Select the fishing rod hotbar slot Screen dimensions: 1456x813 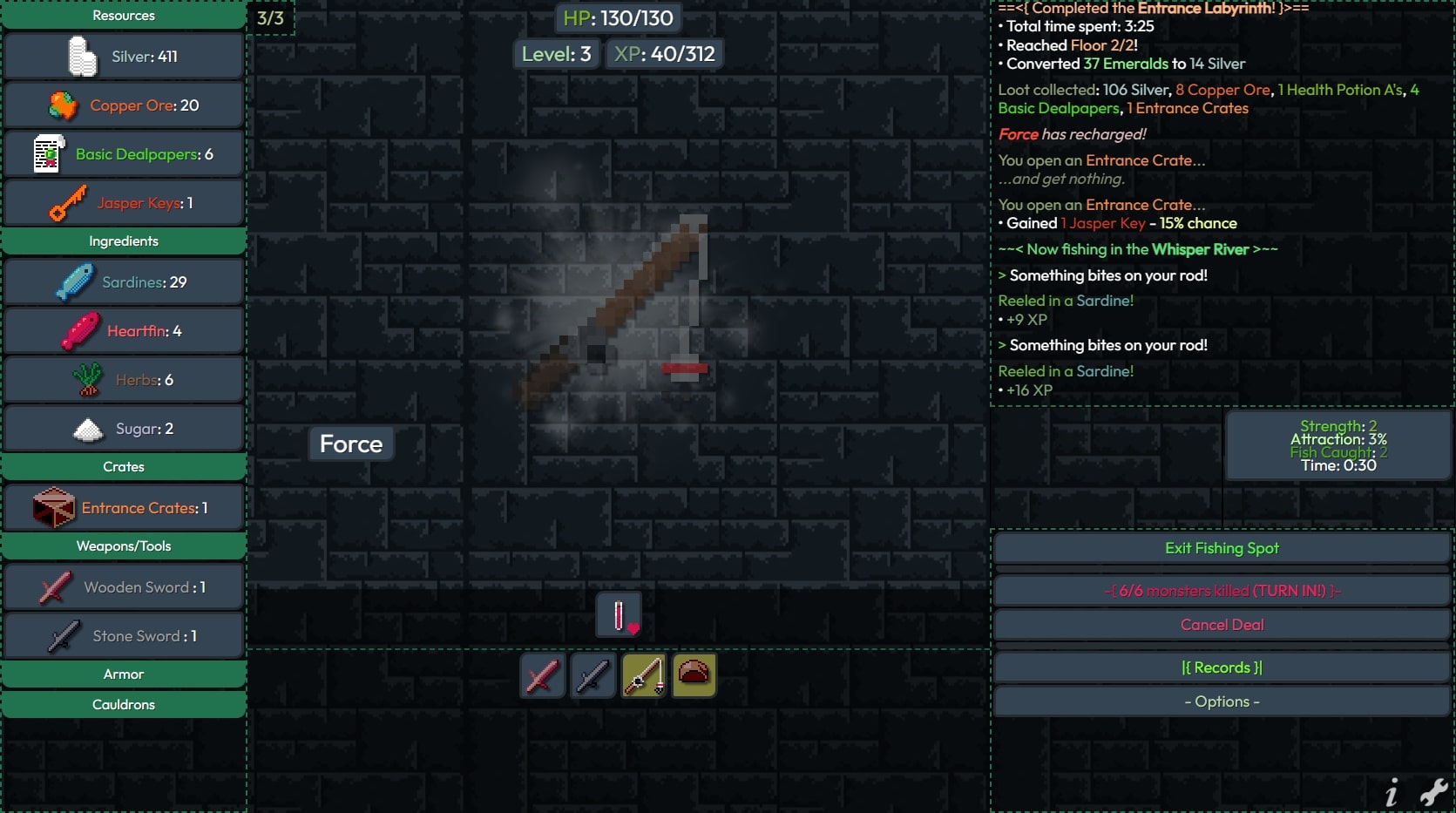[644, 676]
